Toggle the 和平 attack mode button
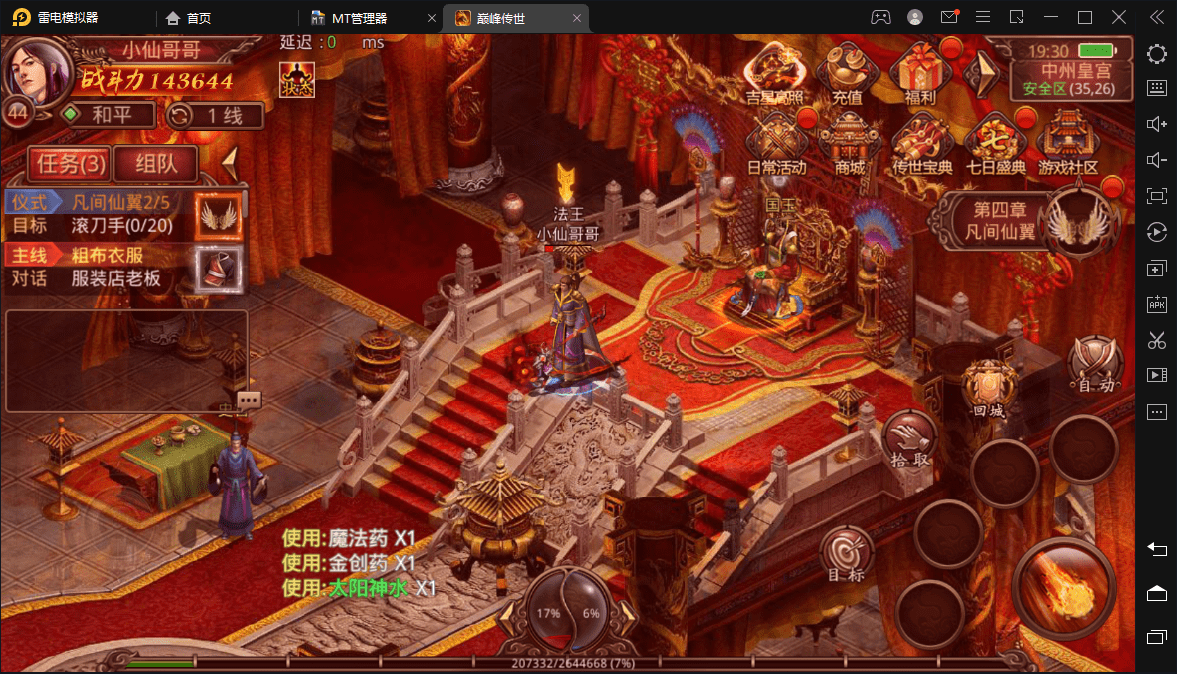This screenshot has width=1177, height=674. (x=109, y=115)
